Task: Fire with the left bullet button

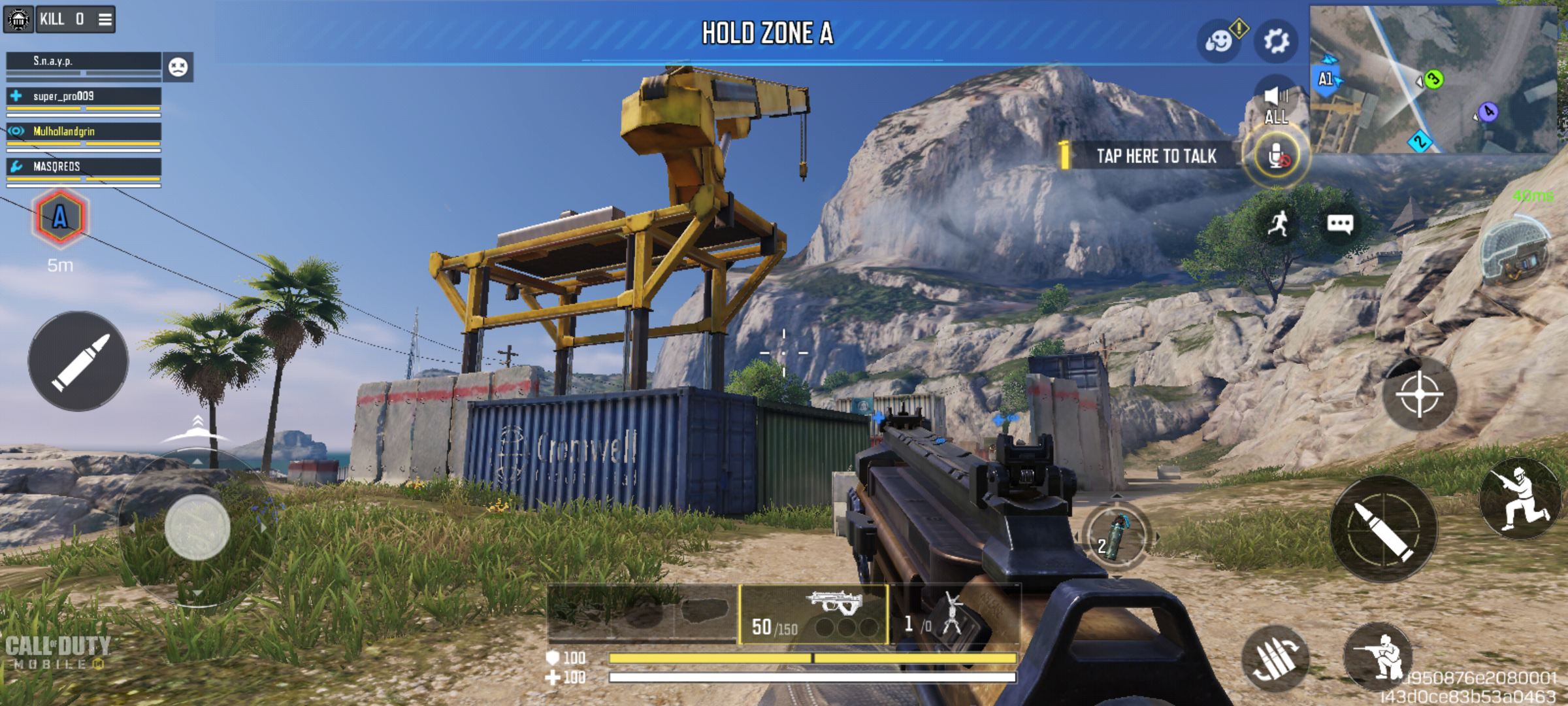Action: [x=78, y=361]
